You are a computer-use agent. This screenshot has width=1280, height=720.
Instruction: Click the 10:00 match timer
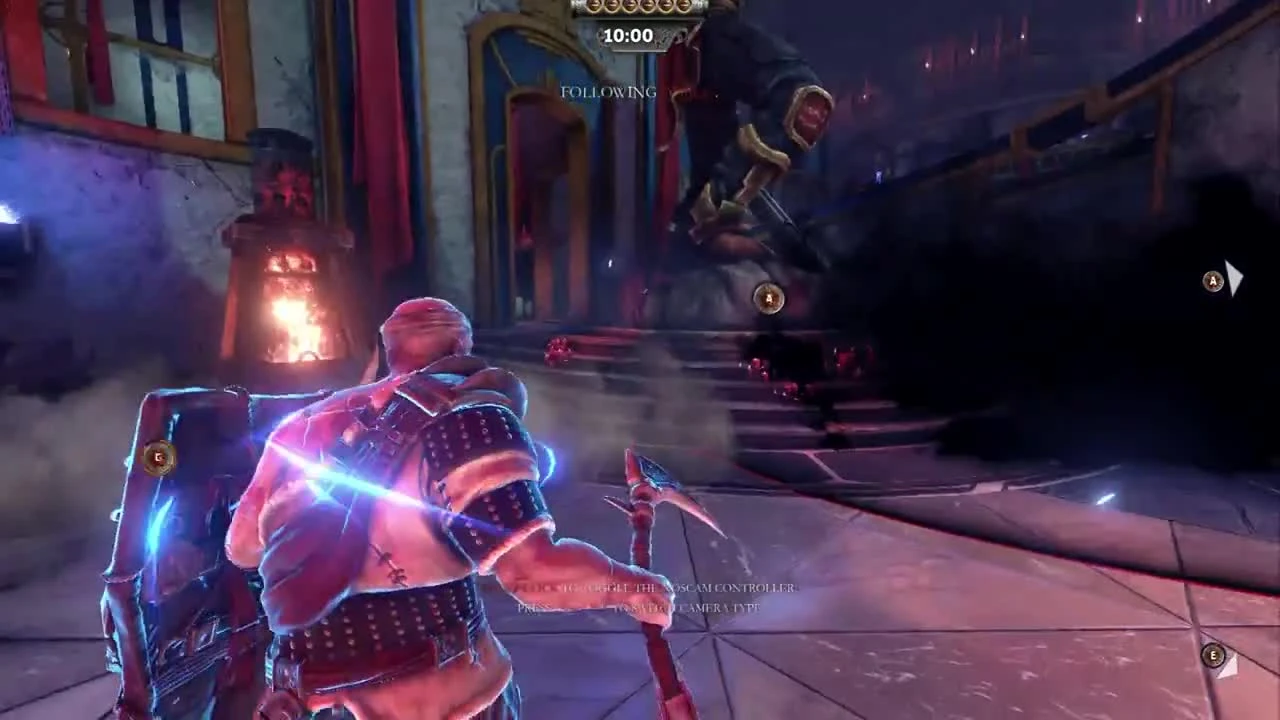click(628, 35)
